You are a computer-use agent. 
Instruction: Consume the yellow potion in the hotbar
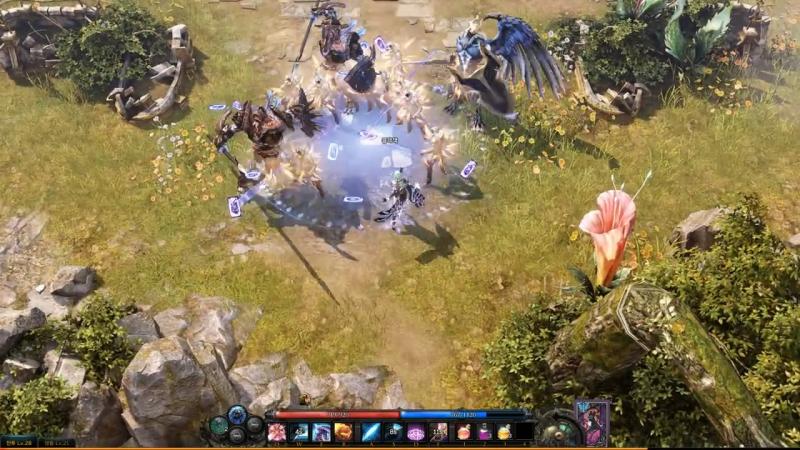(x=505, y=432)
